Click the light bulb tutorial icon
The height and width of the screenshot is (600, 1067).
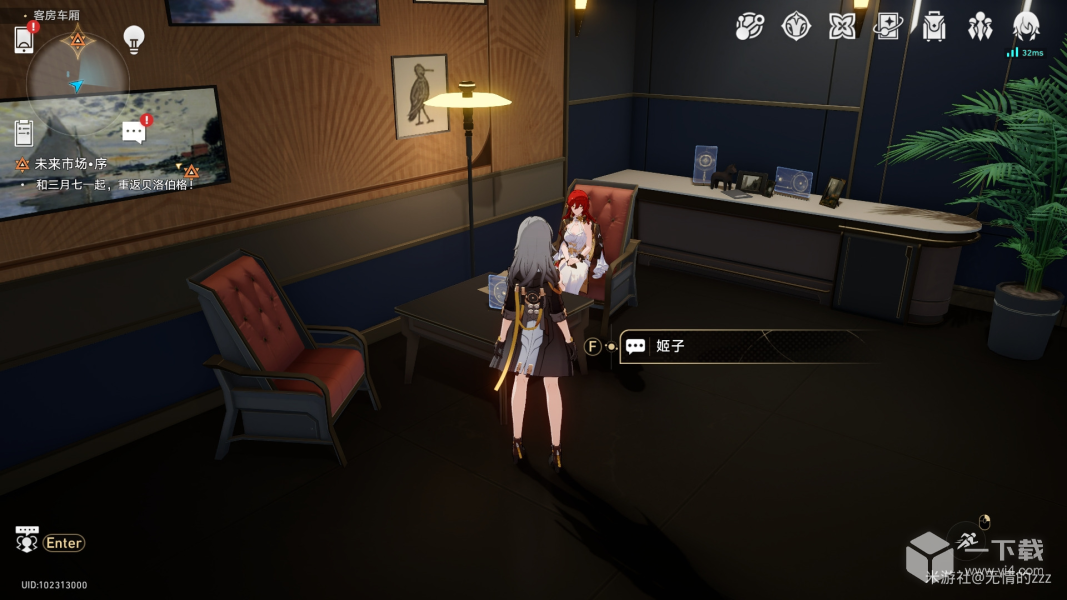133,38
